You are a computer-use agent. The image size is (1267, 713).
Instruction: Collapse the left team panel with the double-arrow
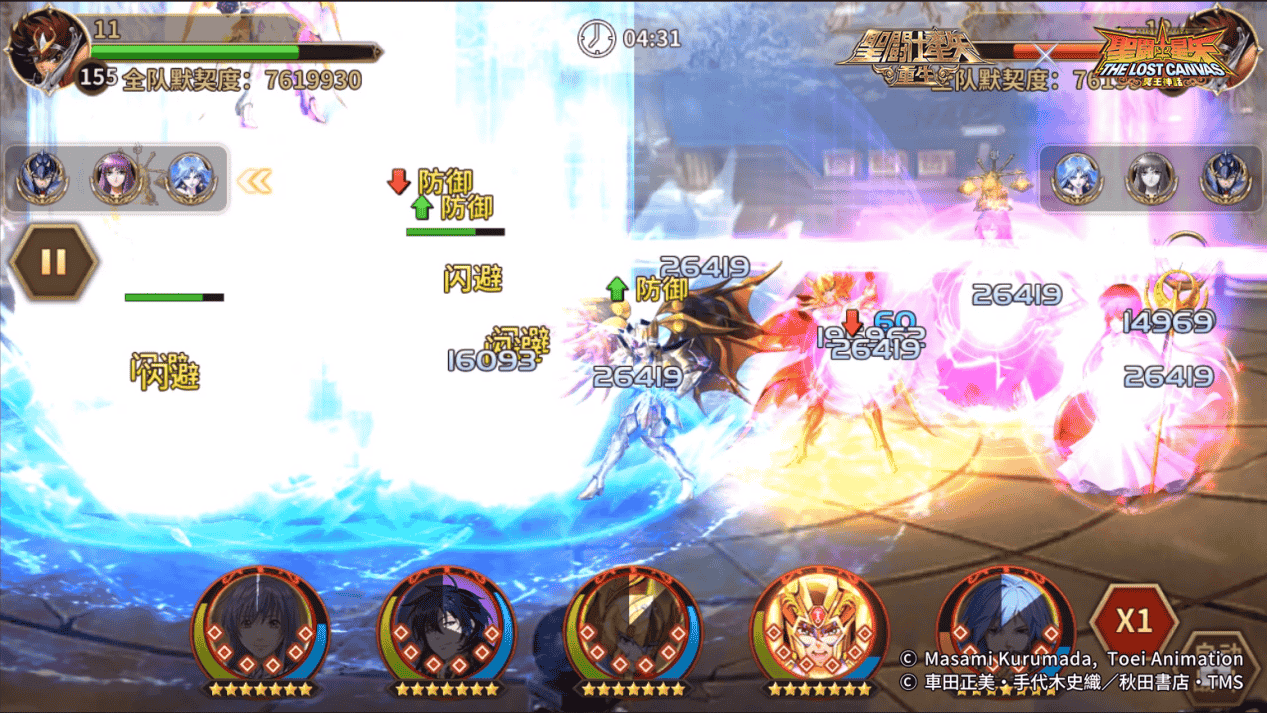(254, 181)
